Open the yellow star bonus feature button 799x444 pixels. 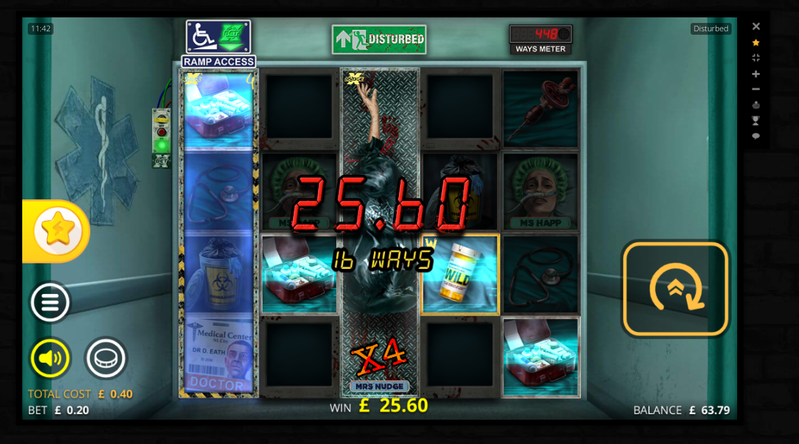click(57, 231)
